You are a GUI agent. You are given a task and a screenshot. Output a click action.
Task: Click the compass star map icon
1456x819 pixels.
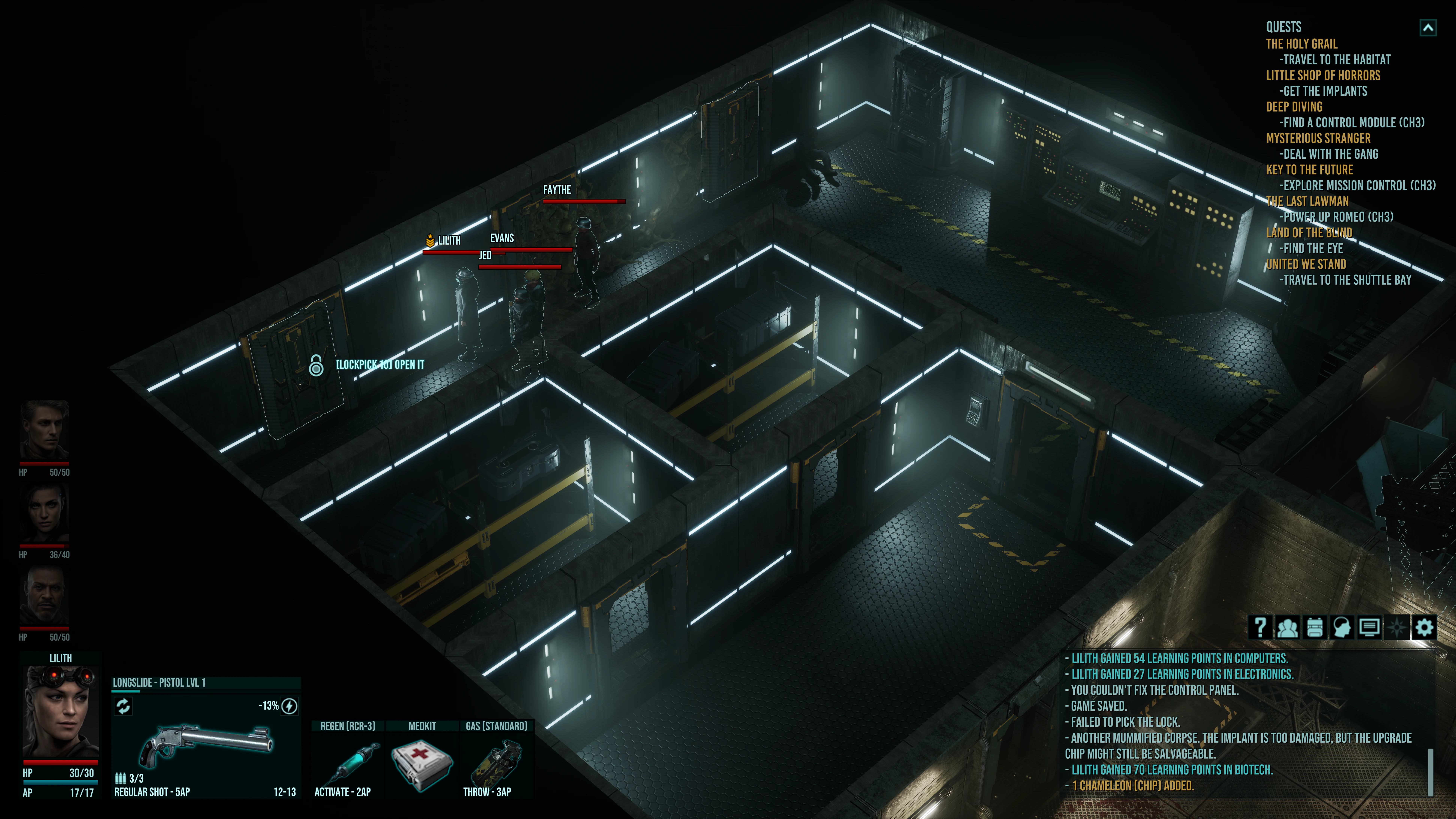(1397, 627)
